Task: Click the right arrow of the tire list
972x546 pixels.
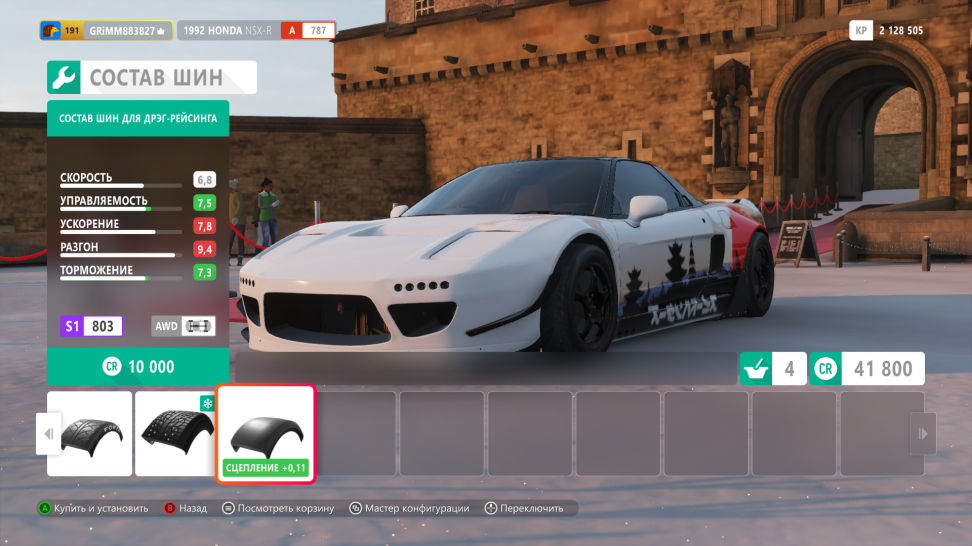Action: point(922,434)
